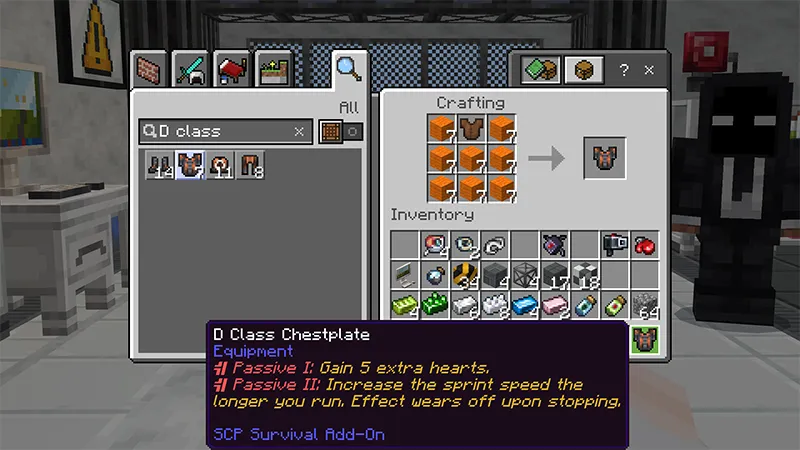This screenshot has width=800, height=450.
Task: Select the stack of 64 gravel in the inventory
Action: click(644, 306)
